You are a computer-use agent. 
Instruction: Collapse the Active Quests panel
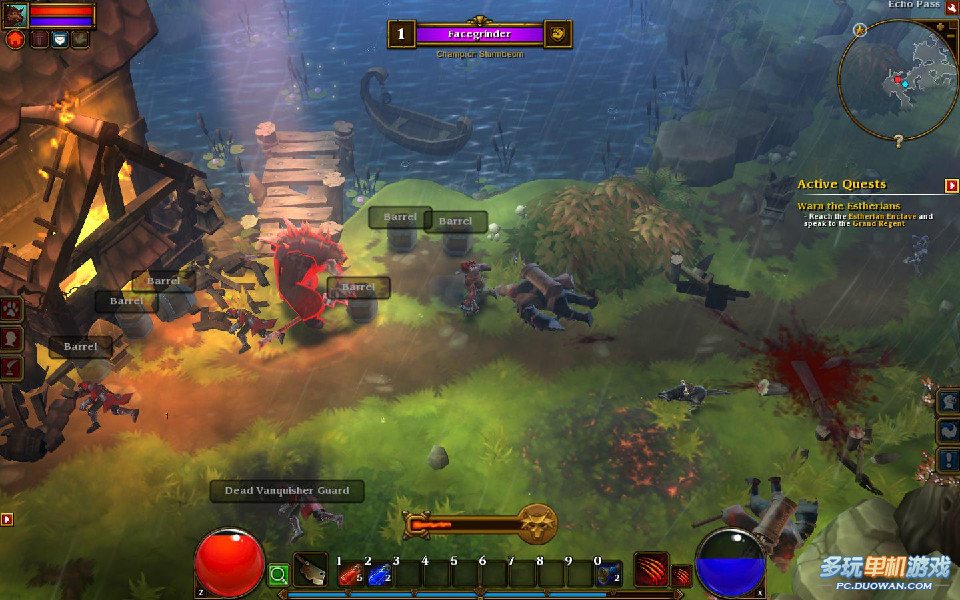pos(951,185)
